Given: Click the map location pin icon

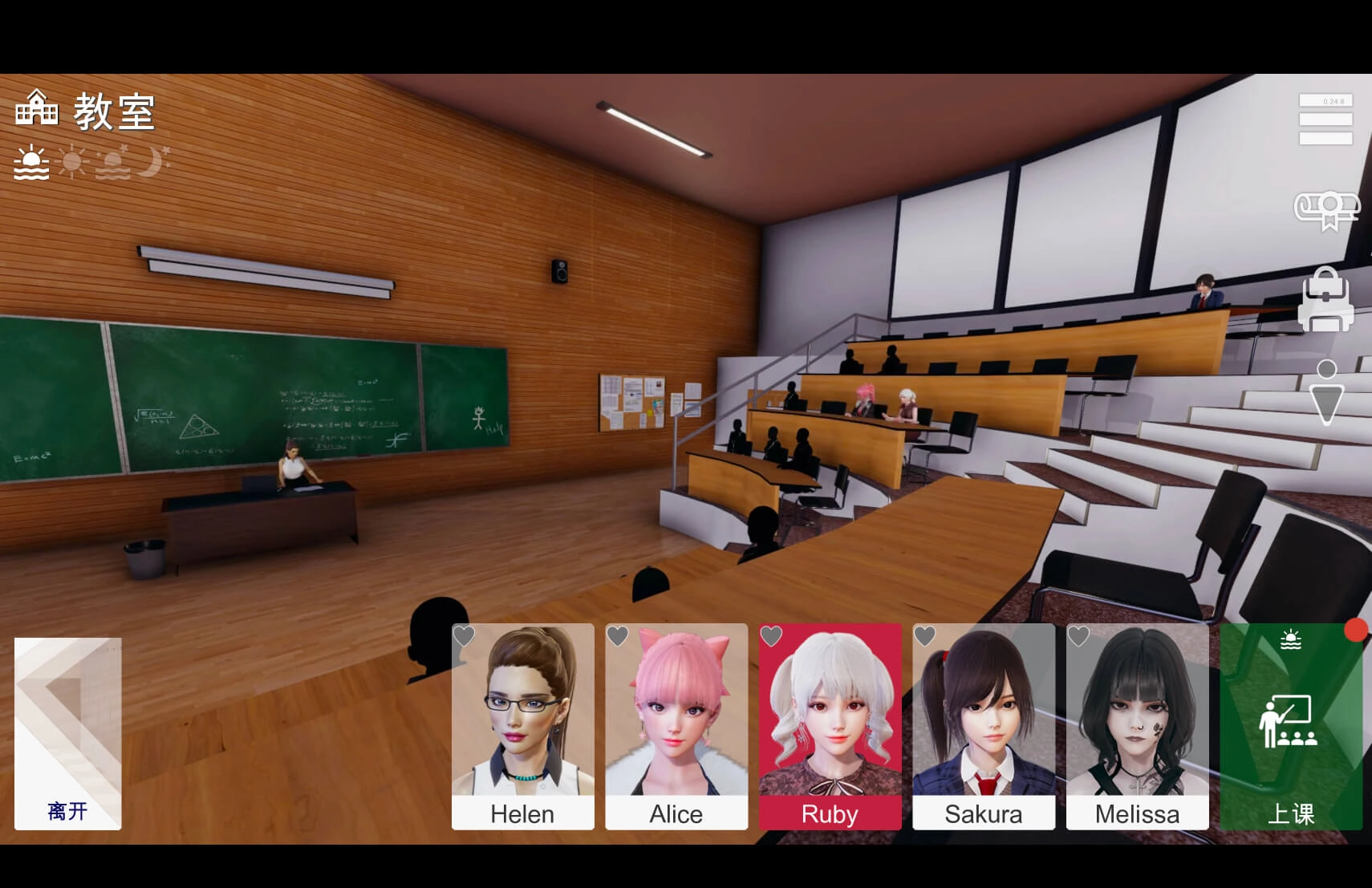Looking at the screenshot, I should click(x=1326, y=391).
